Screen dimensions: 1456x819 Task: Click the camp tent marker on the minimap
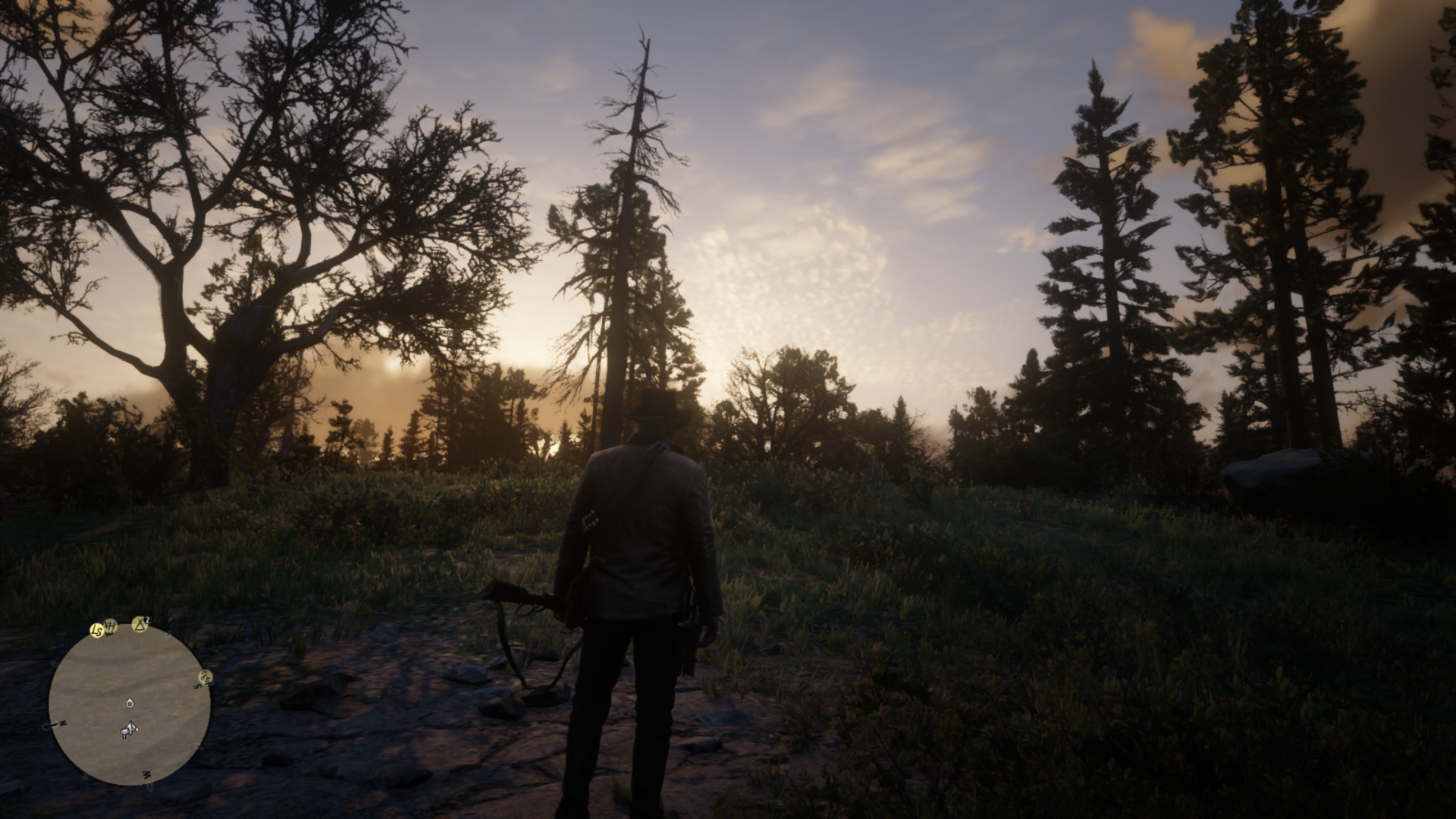pos(140,624)
